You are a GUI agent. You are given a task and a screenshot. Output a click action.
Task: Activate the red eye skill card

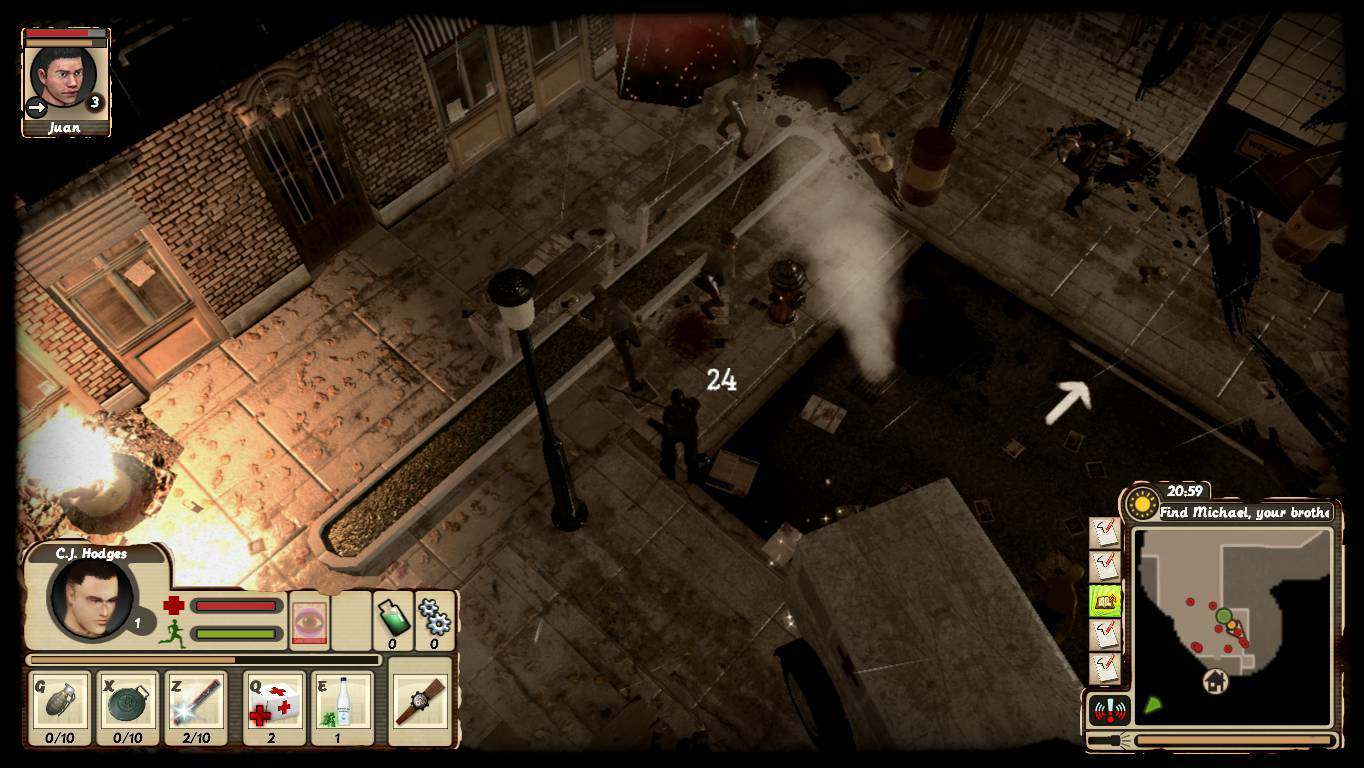[x=309, y=622]
